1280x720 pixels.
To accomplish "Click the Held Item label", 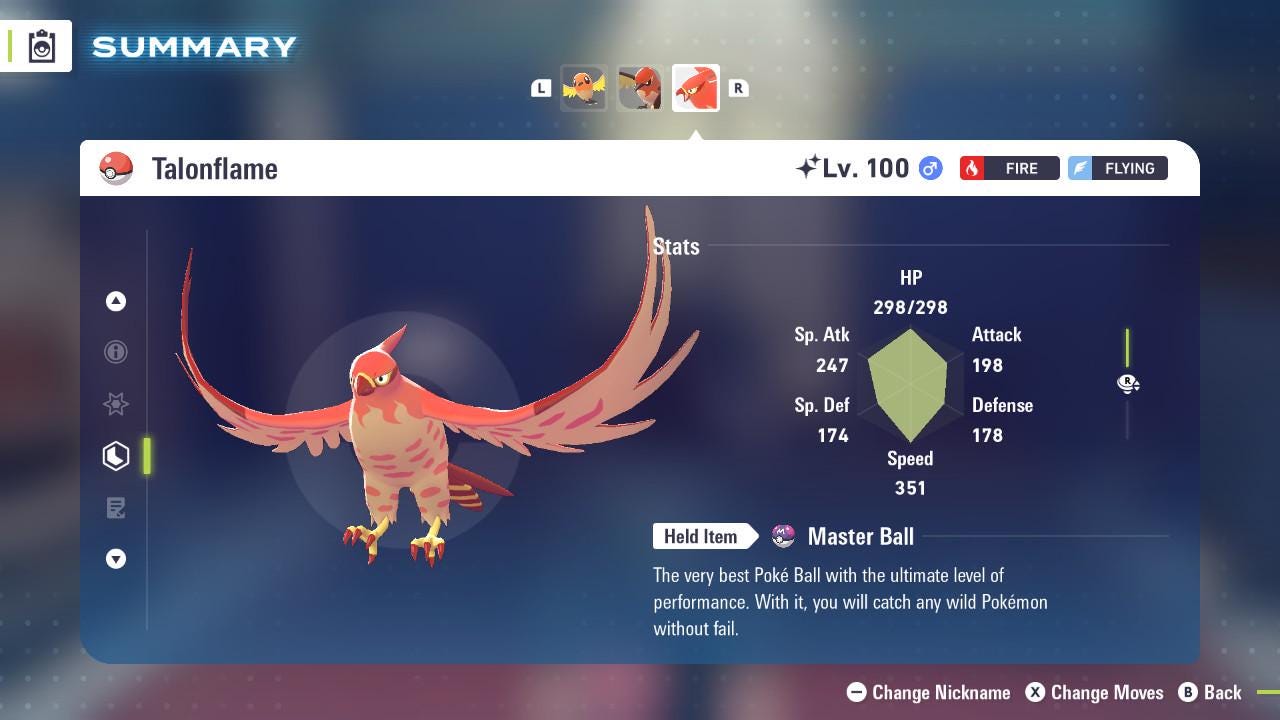I will tap(701, 537).
